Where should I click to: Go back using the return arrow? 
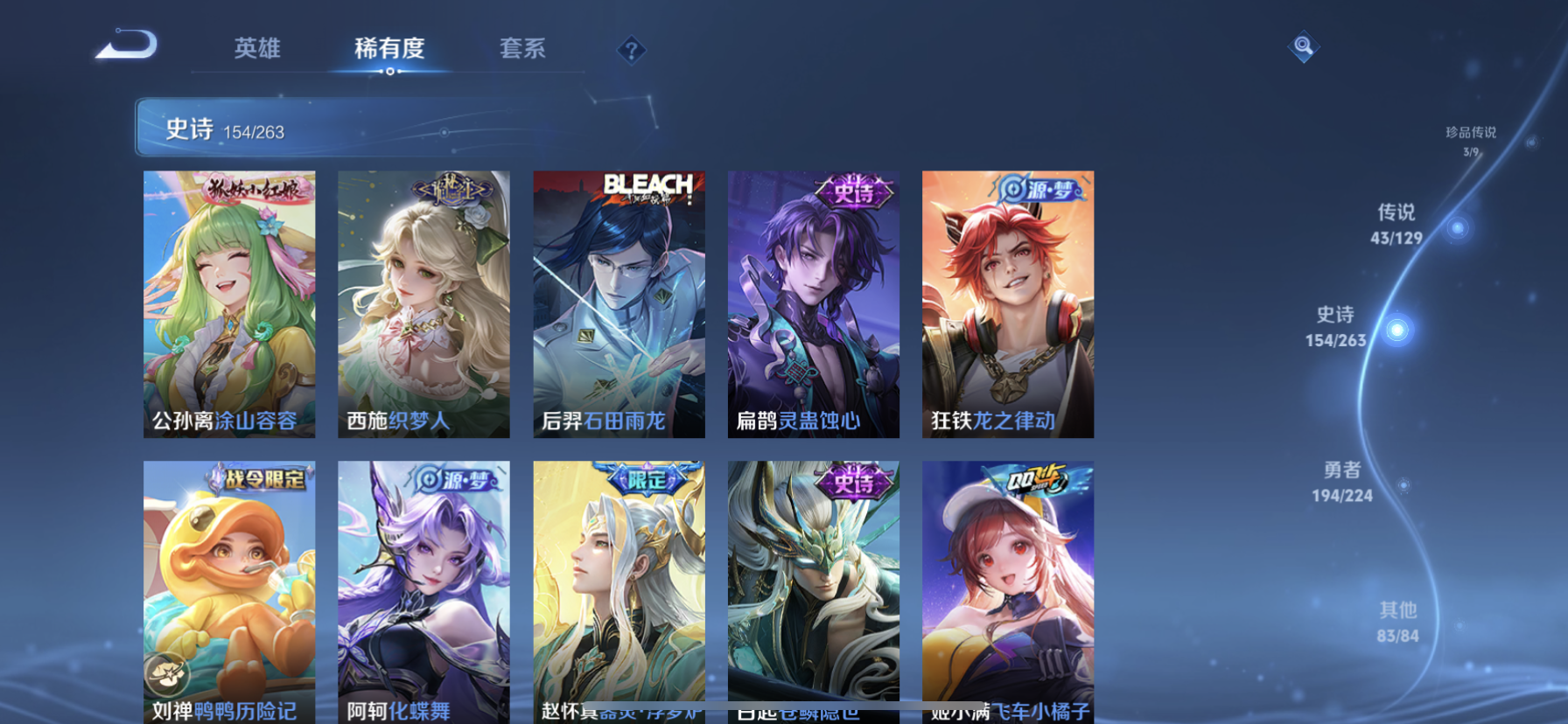[127, 45]
